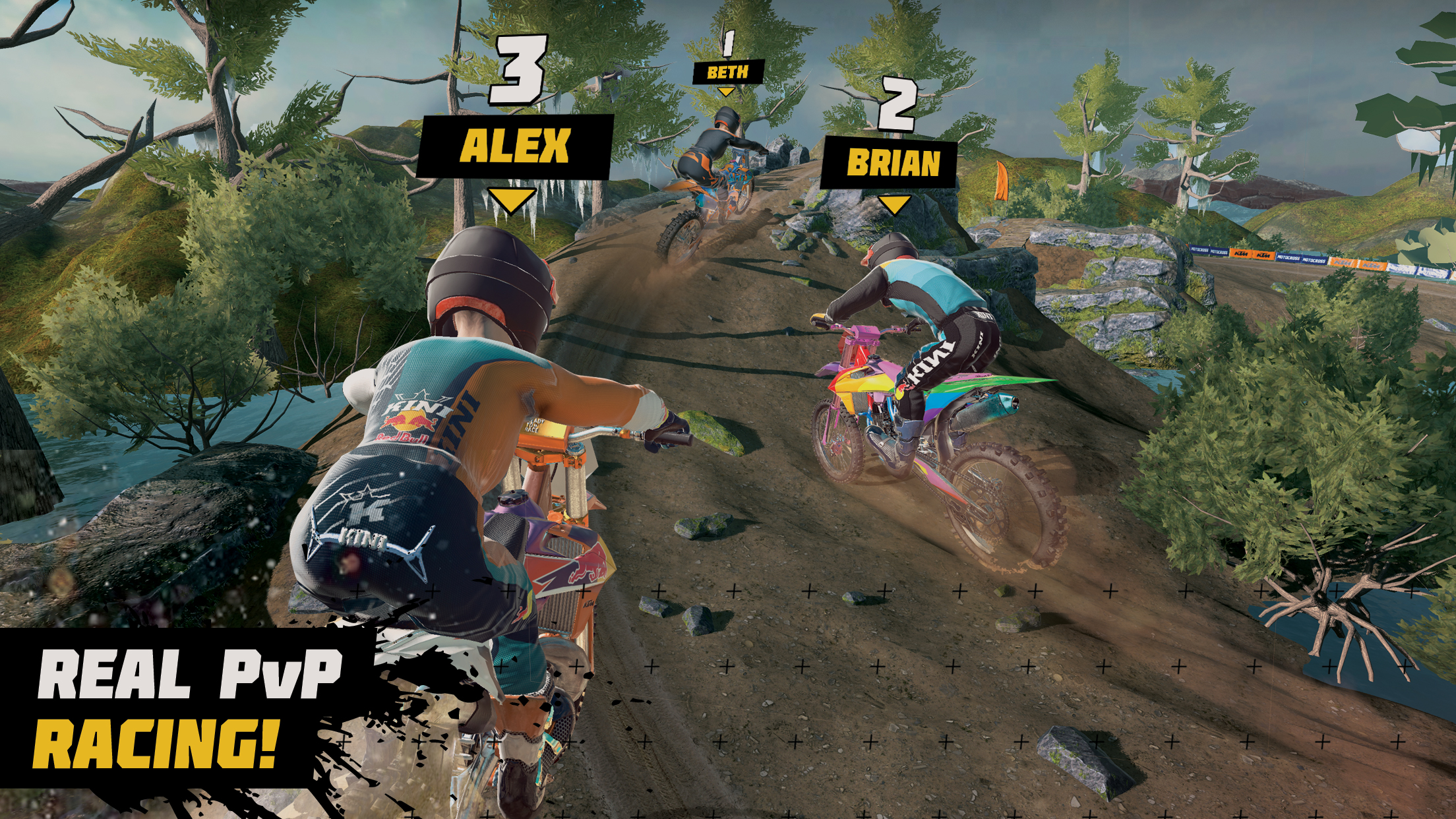Toggle the yellow arrow under Brian's nameplate
The width and height of the screenshot is (1456, 819).
(x=894, y=206)
